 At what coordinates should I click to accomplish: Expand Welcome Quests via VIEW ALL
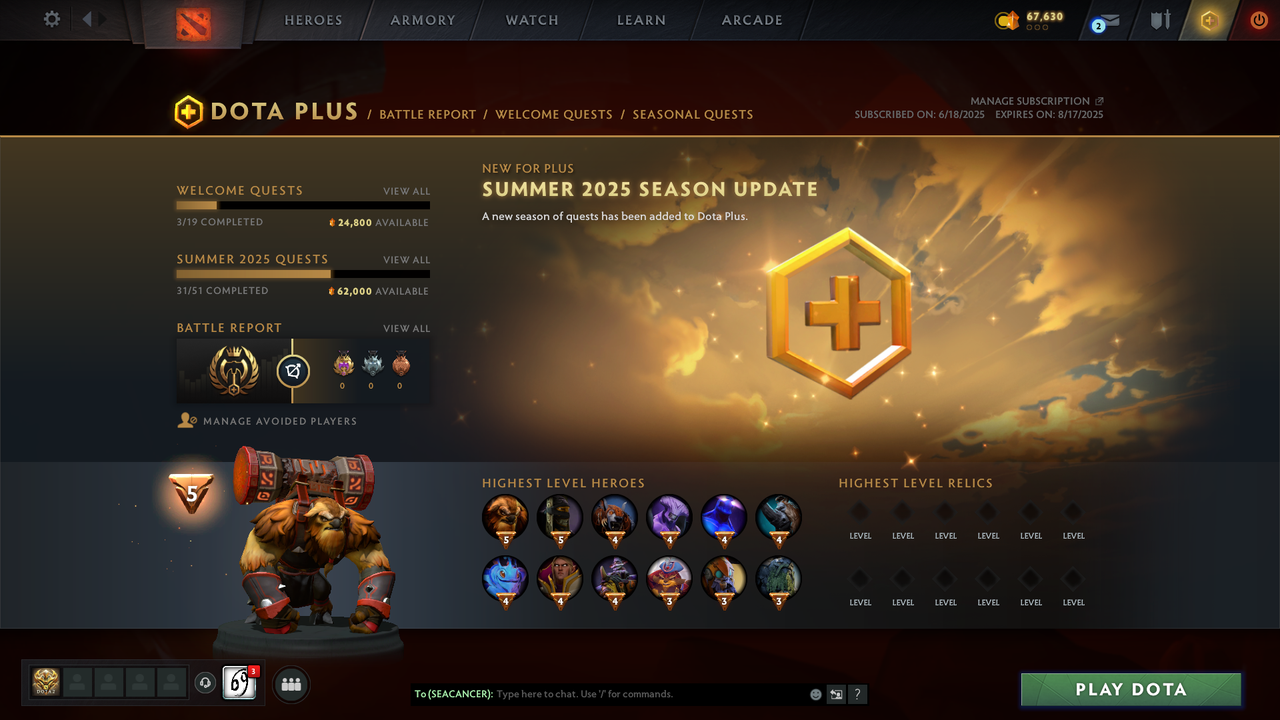coord(406,191)
